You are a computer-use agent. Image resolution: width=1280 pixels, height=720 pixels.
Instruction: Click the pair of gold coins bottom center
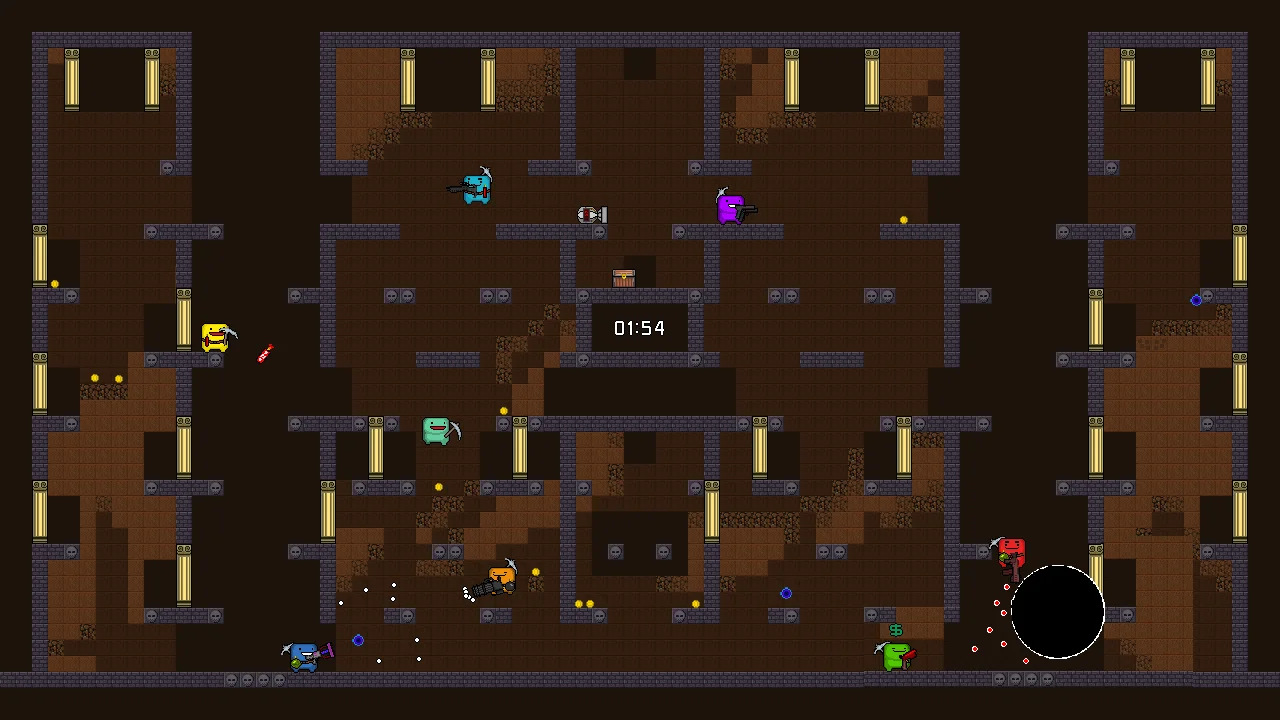583,604
